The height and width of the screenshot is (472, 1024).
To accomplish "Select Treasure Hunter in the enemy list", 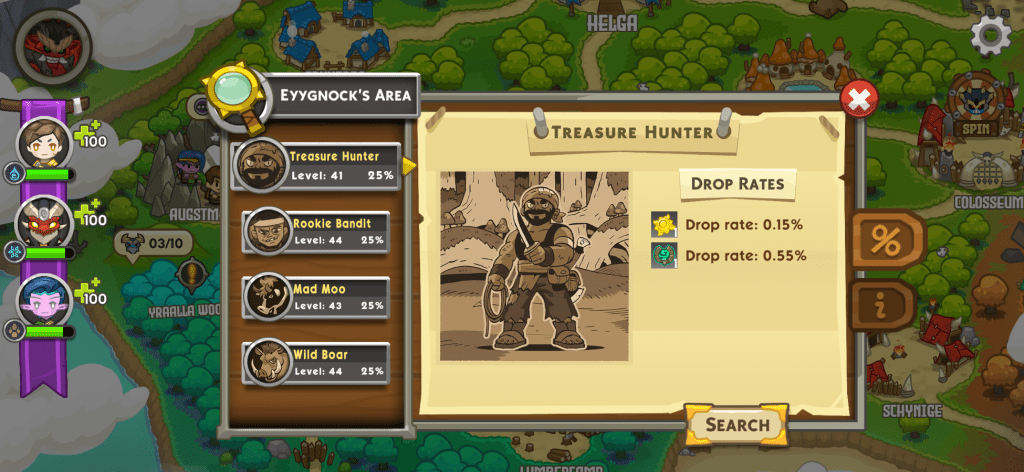I will [314, 165].
